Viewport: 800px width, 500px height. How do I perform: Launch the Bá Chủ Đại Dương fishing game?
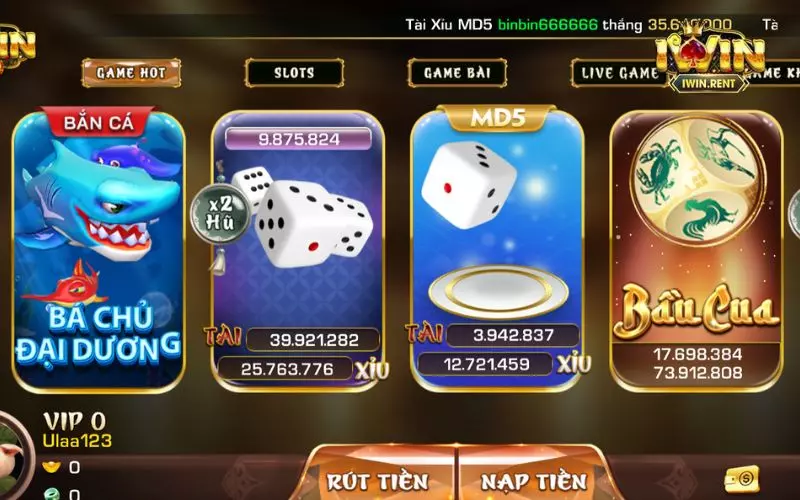click(98, 250)
